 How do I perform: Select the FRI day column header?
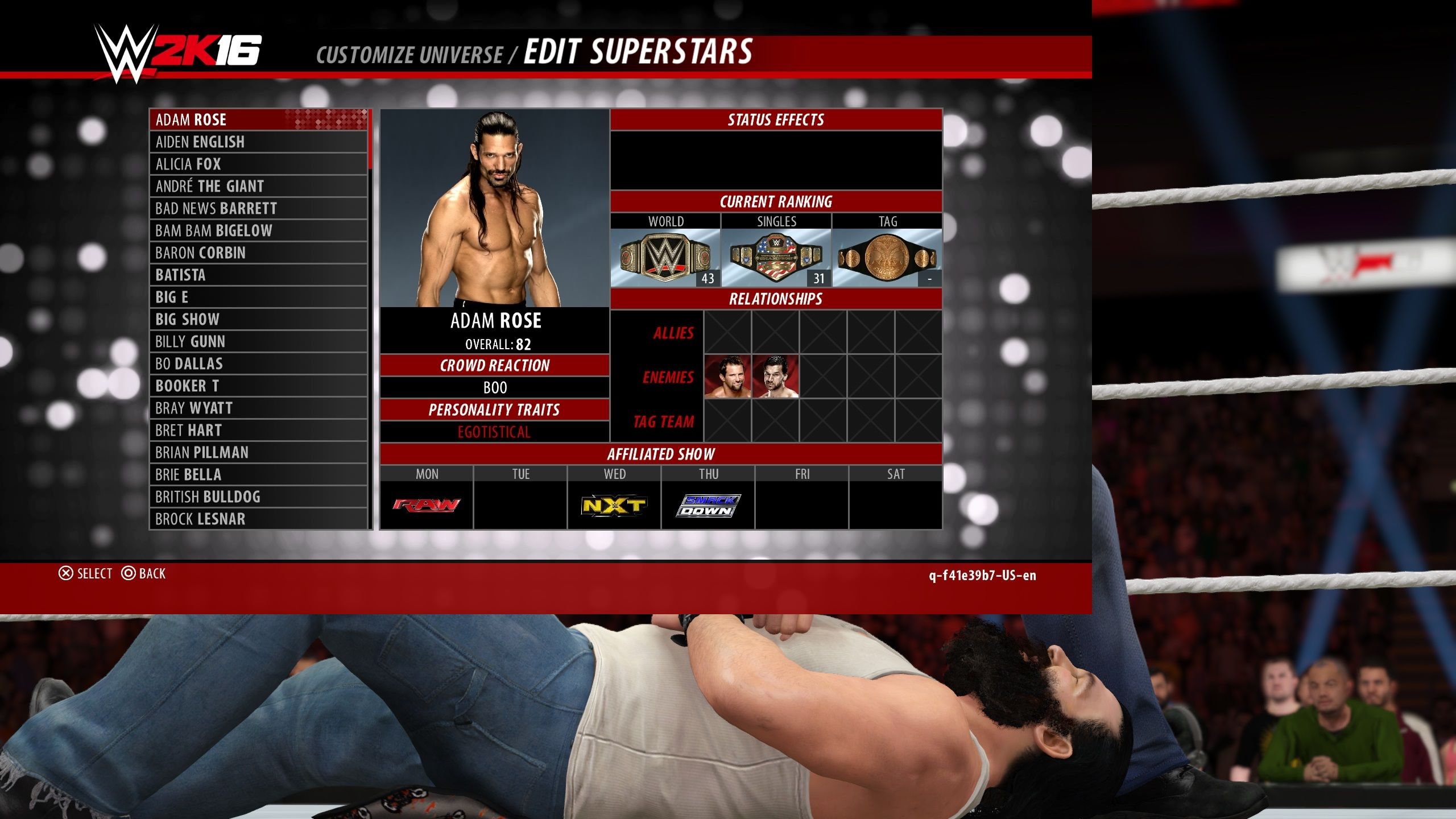pyautogui.click(x=801, y=473)
